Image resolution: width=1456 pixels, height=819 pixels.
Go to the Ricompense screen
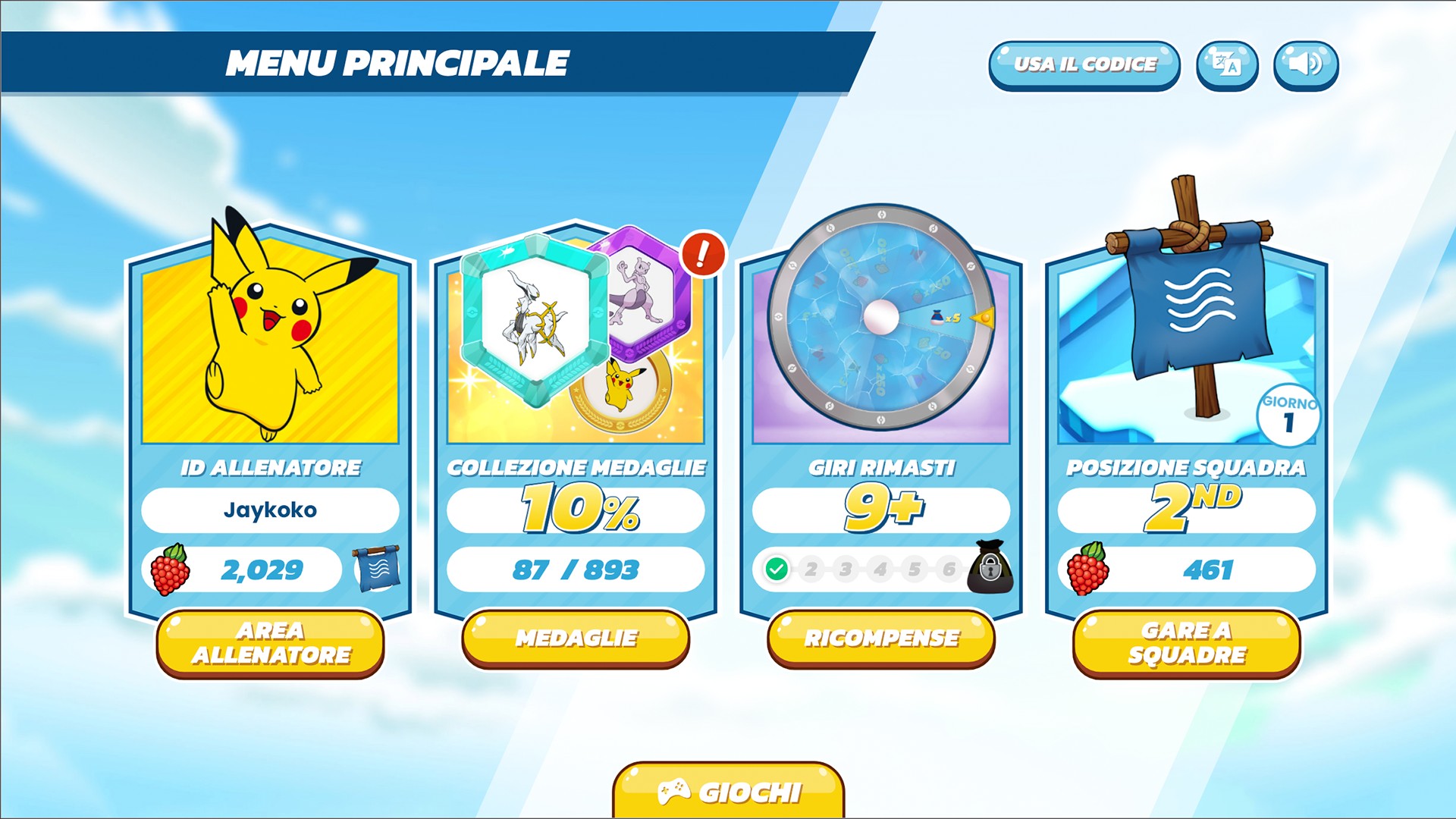click(x=881, y=639)
